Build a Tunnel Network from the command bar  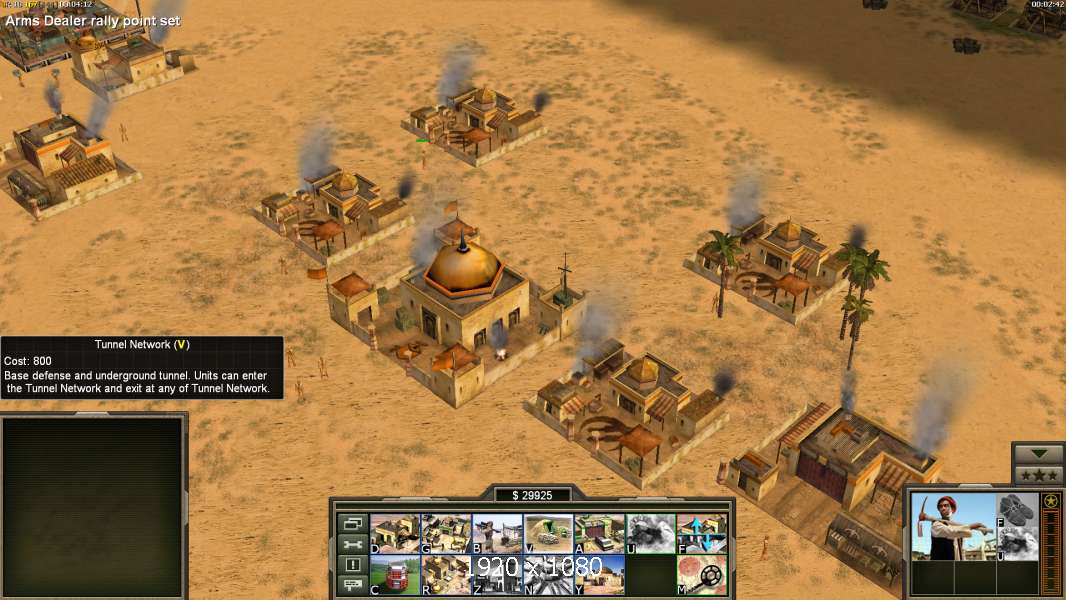pyautogui.click(x=549, y=534)
